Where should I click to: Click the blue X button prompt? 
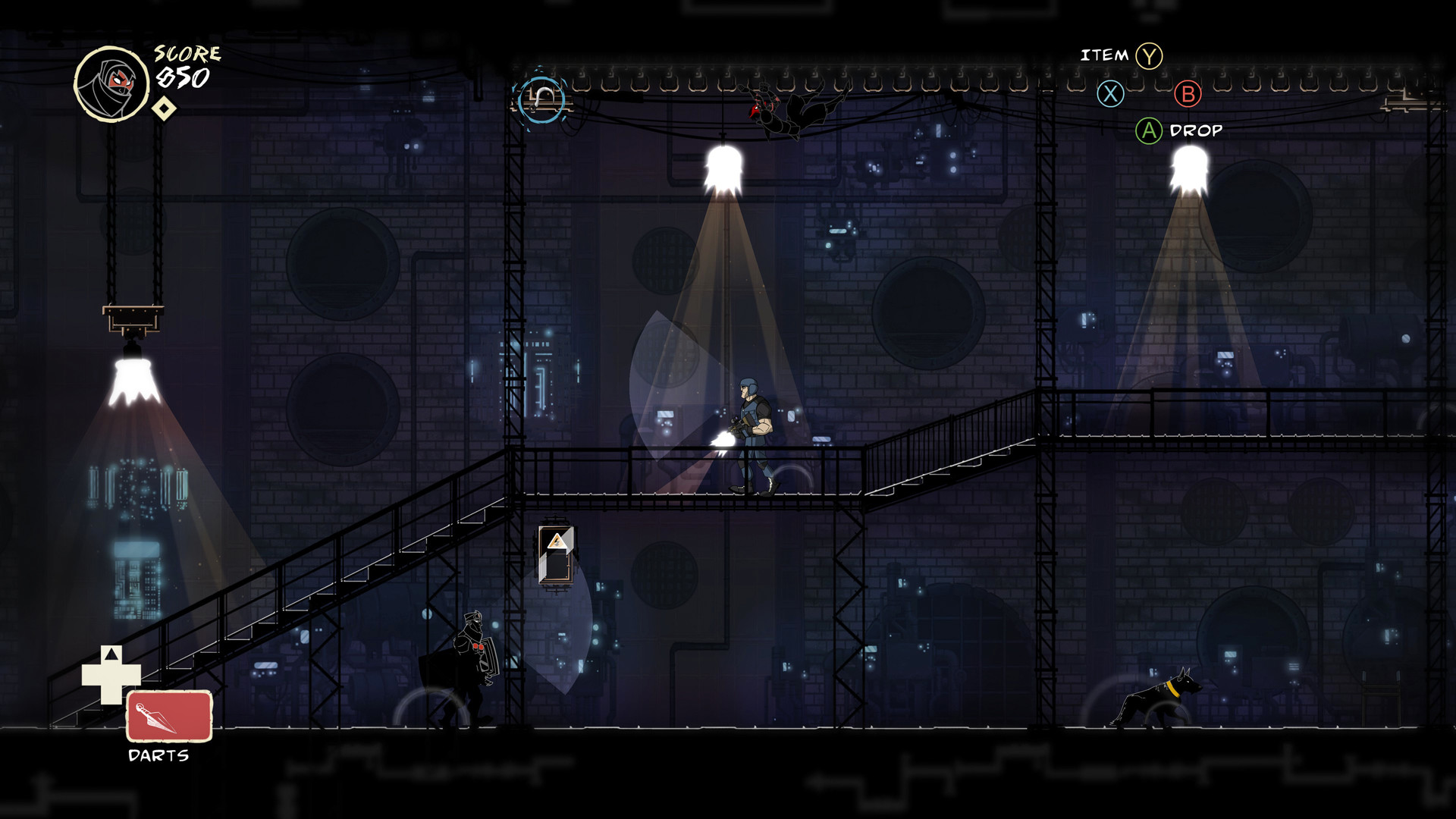click(1110, 96)
